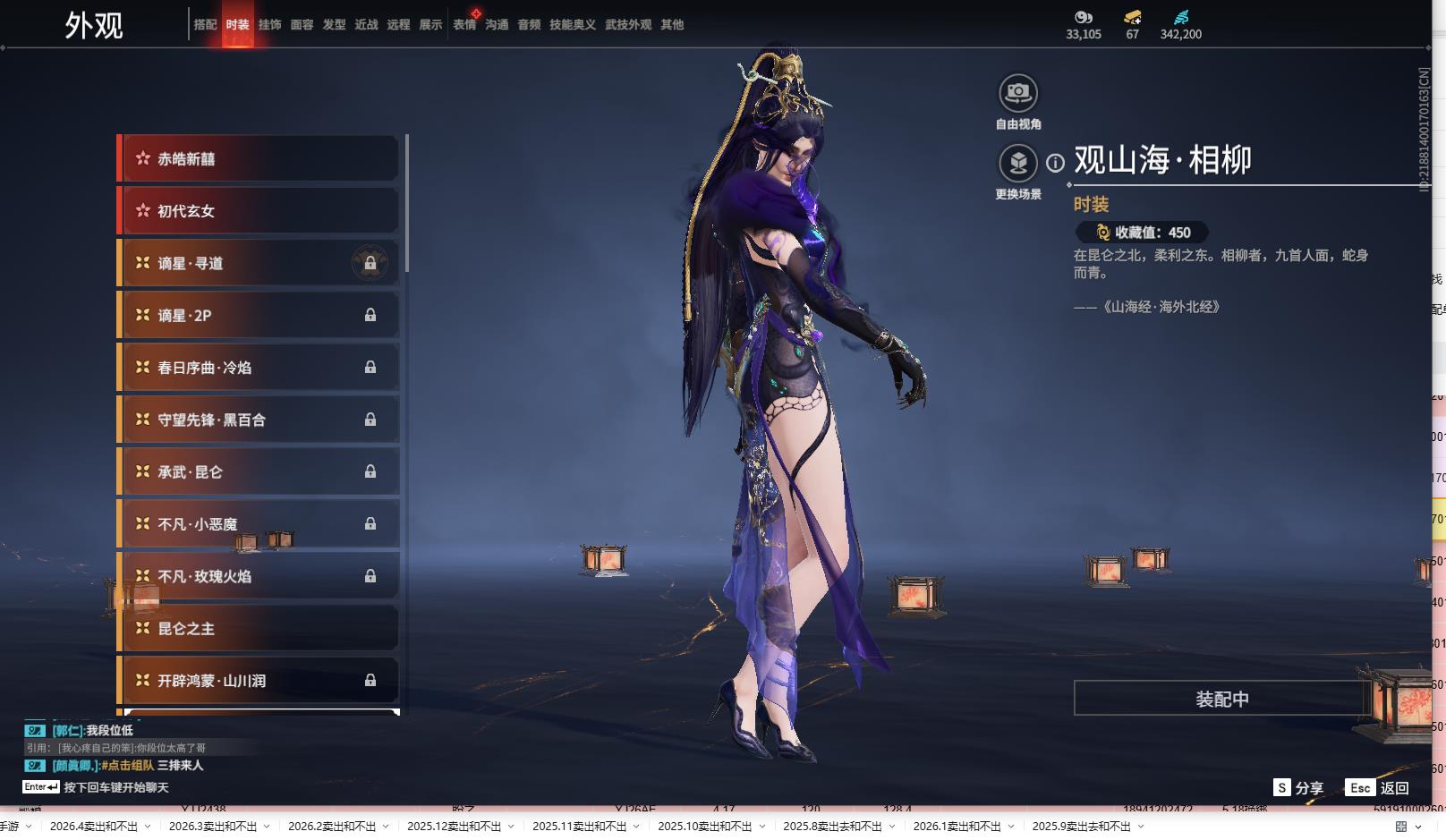Choose the 昆仑之主 outfit
The width and height of the screenshot is (1446, 840).
(259, 629)
